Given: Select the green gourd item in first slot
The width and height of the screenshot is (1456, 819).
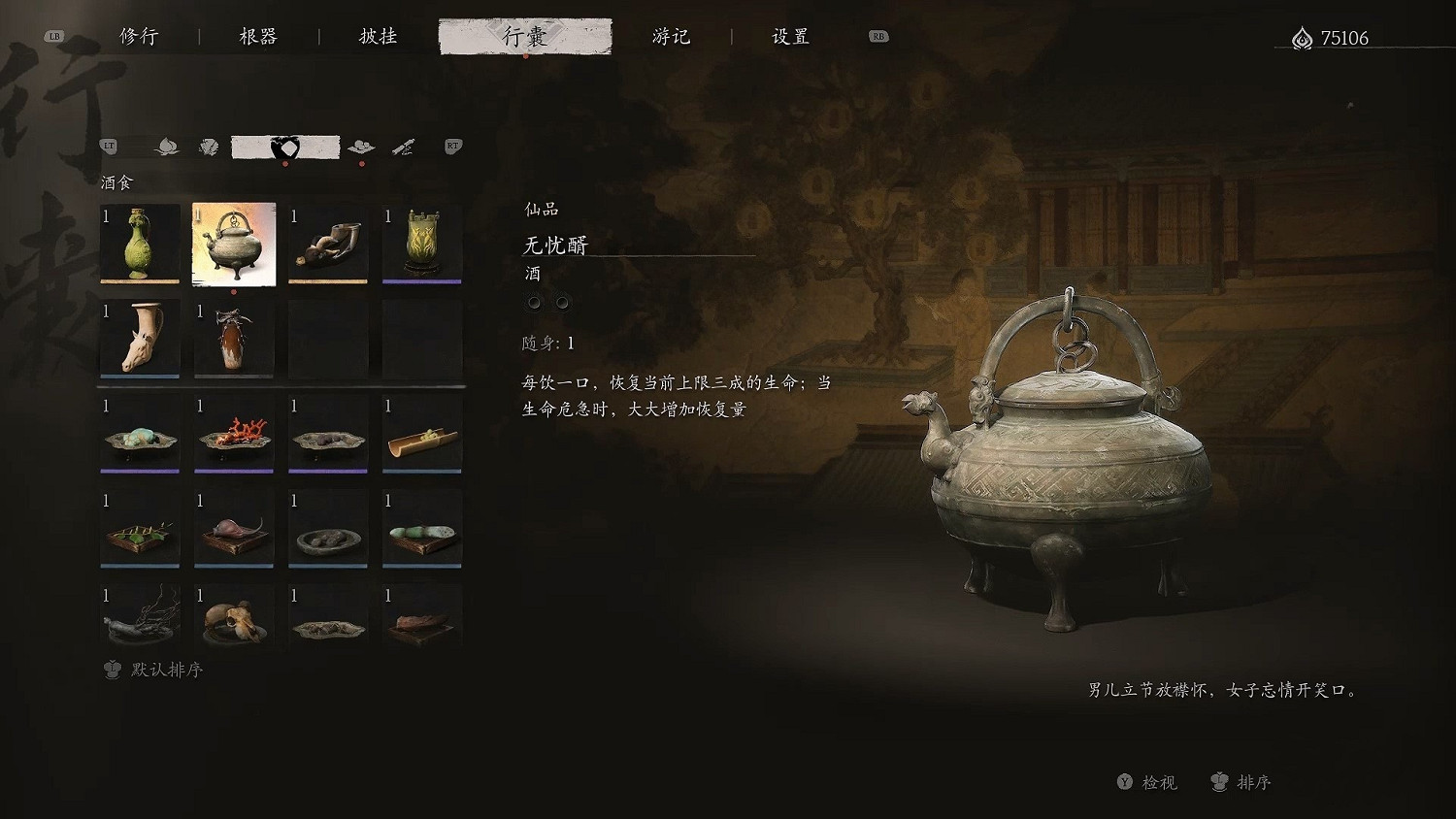Looking at the screenshot, I should coord(140,245).
